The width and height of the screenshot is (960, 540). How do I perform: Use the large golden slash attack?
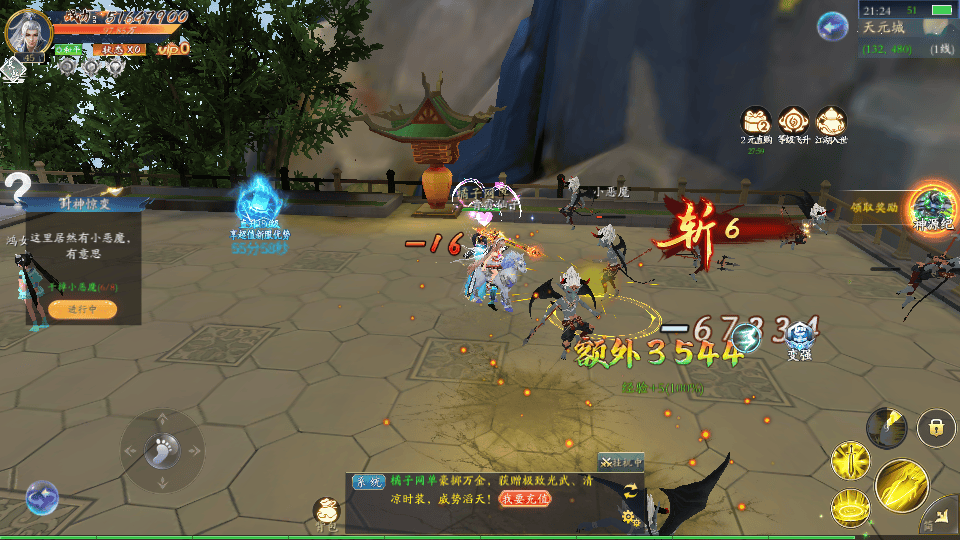click(x=902, y=485)
